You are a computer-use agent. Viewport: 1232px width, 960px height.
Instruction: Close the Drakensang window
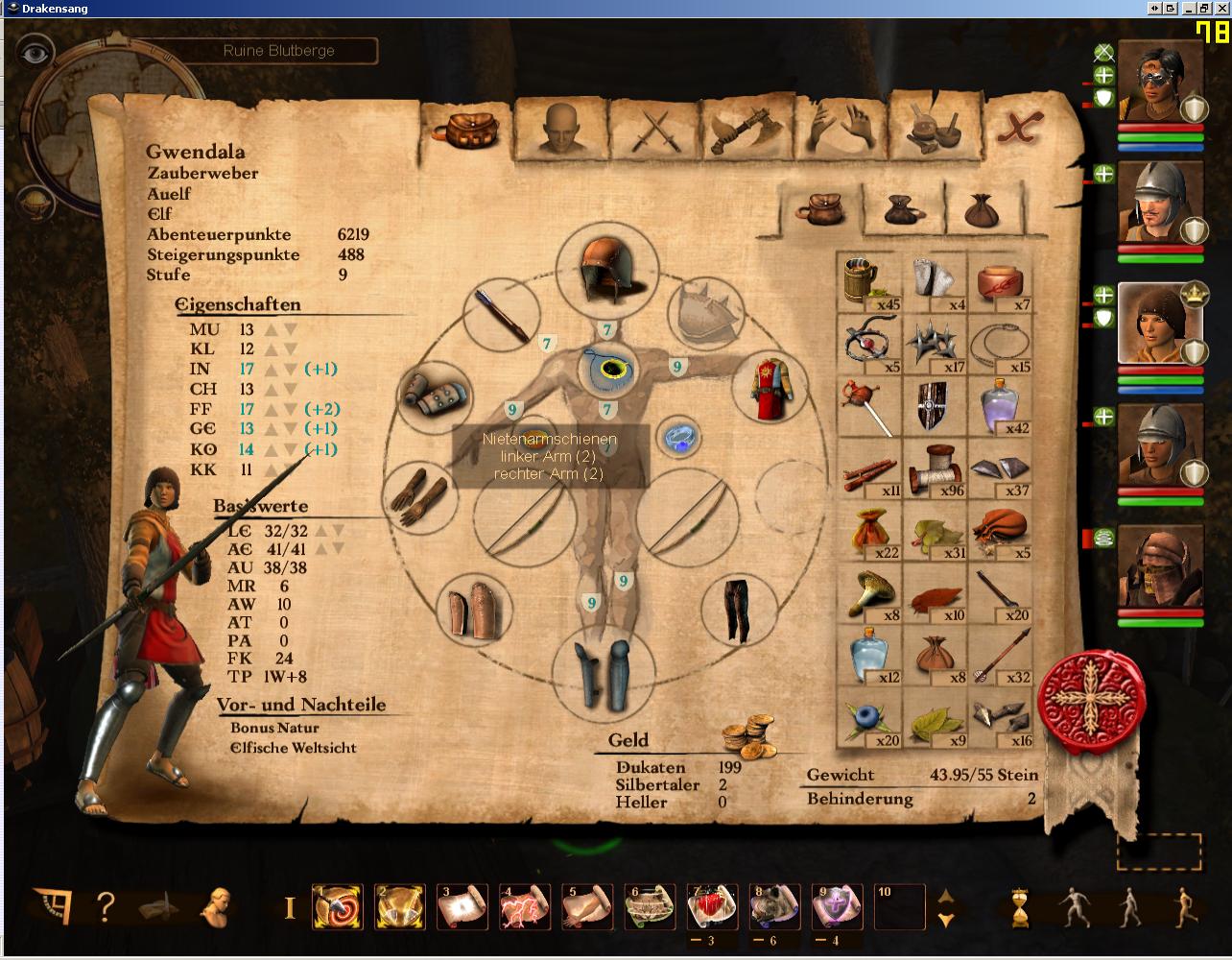click(1222, 9)
